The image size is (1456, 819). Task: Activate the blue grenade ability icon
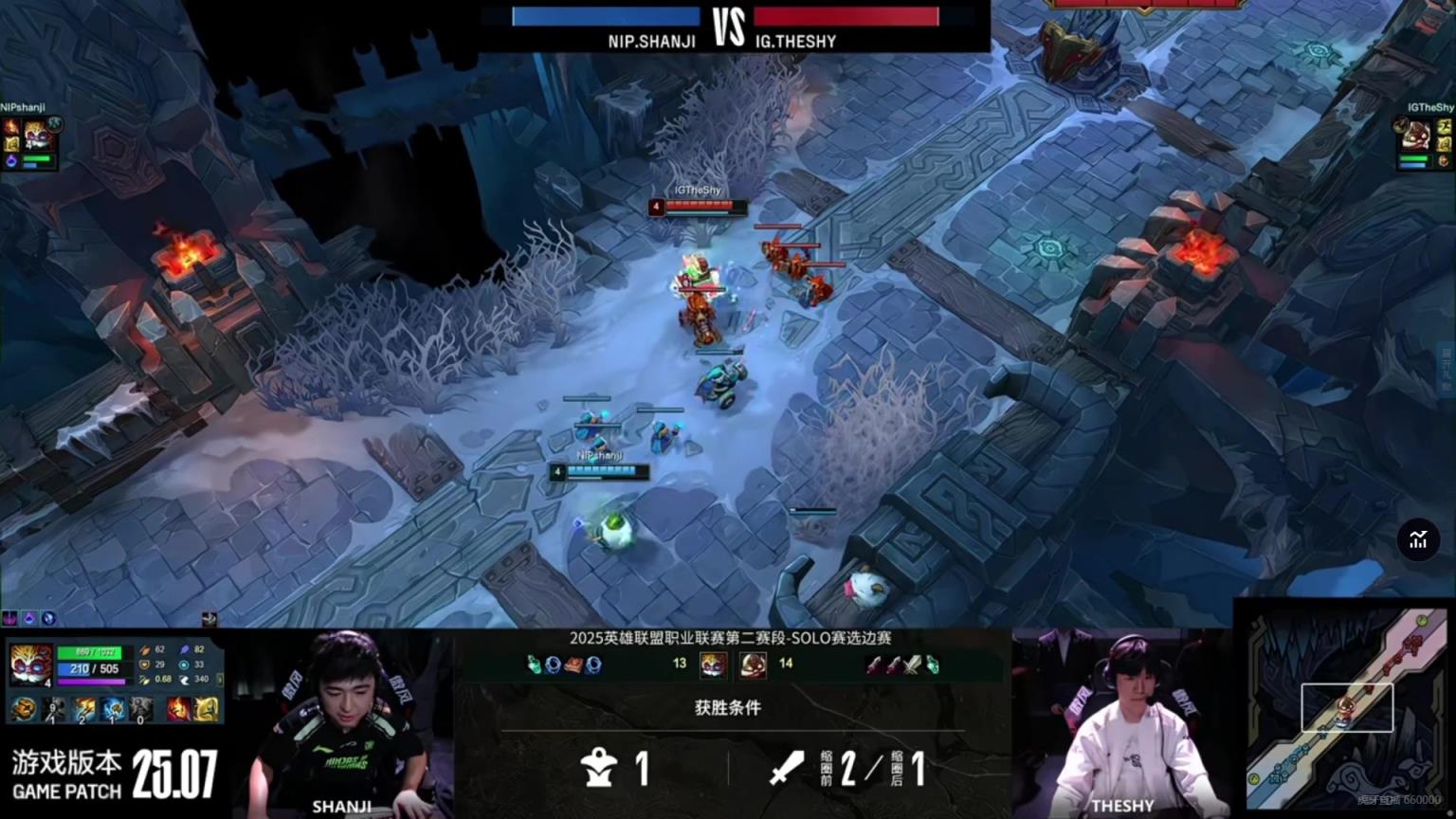pos(113,708)
